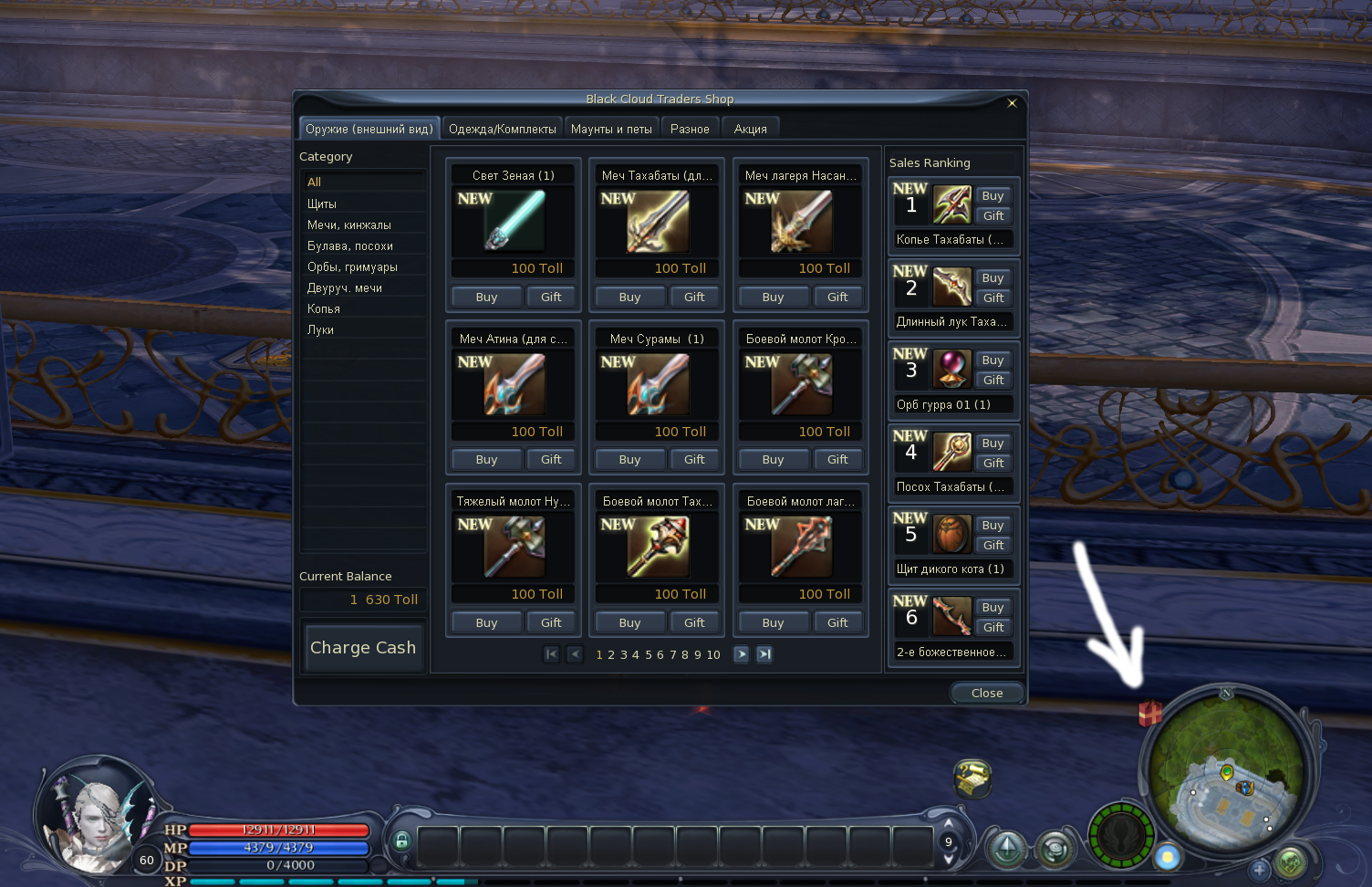Click the Charge Cash button
This screenshot has height=887, width=1372.
(x=363, y=647)
